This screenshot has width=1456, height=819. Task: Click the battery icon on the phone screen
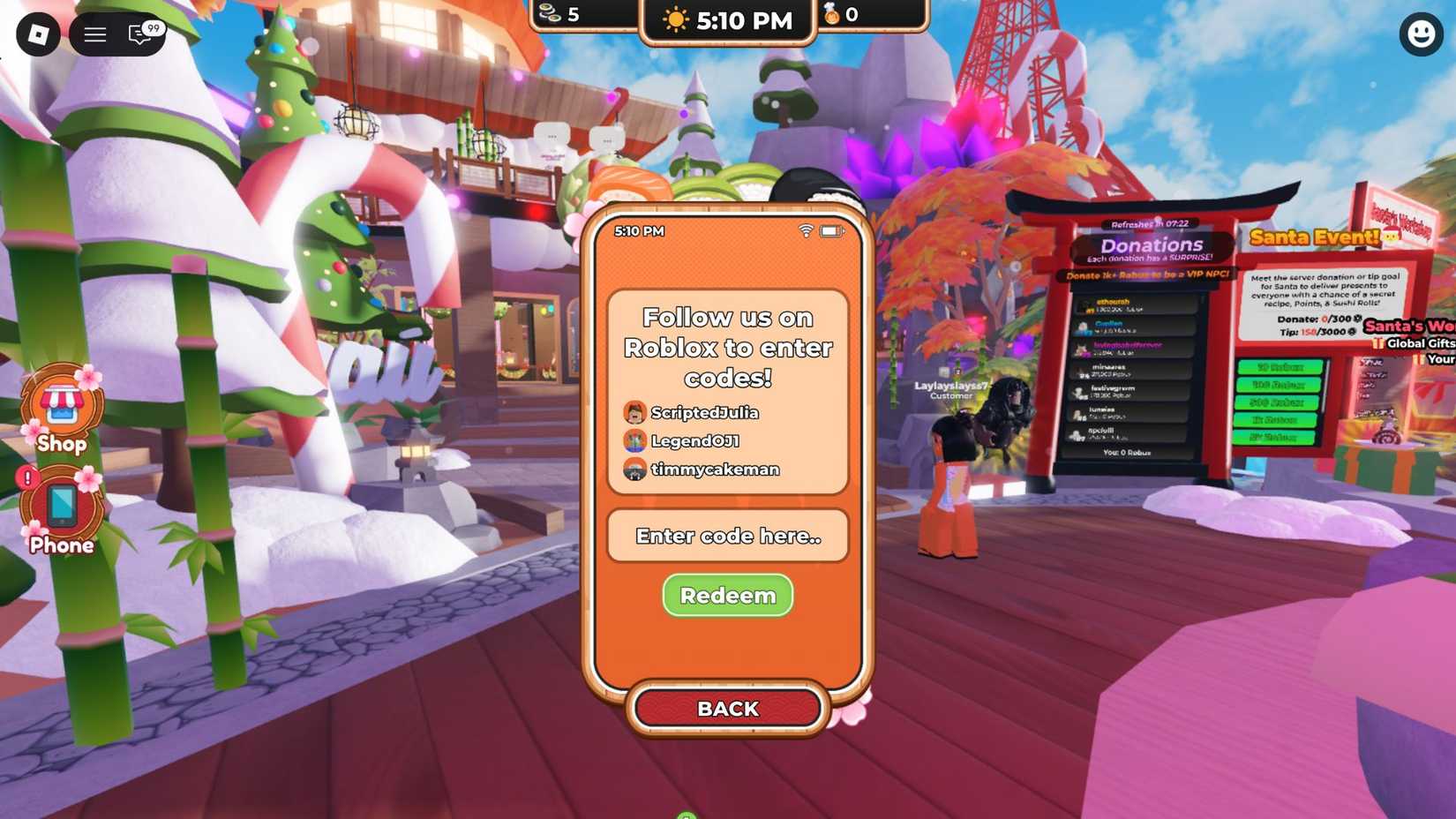[829, 231]
